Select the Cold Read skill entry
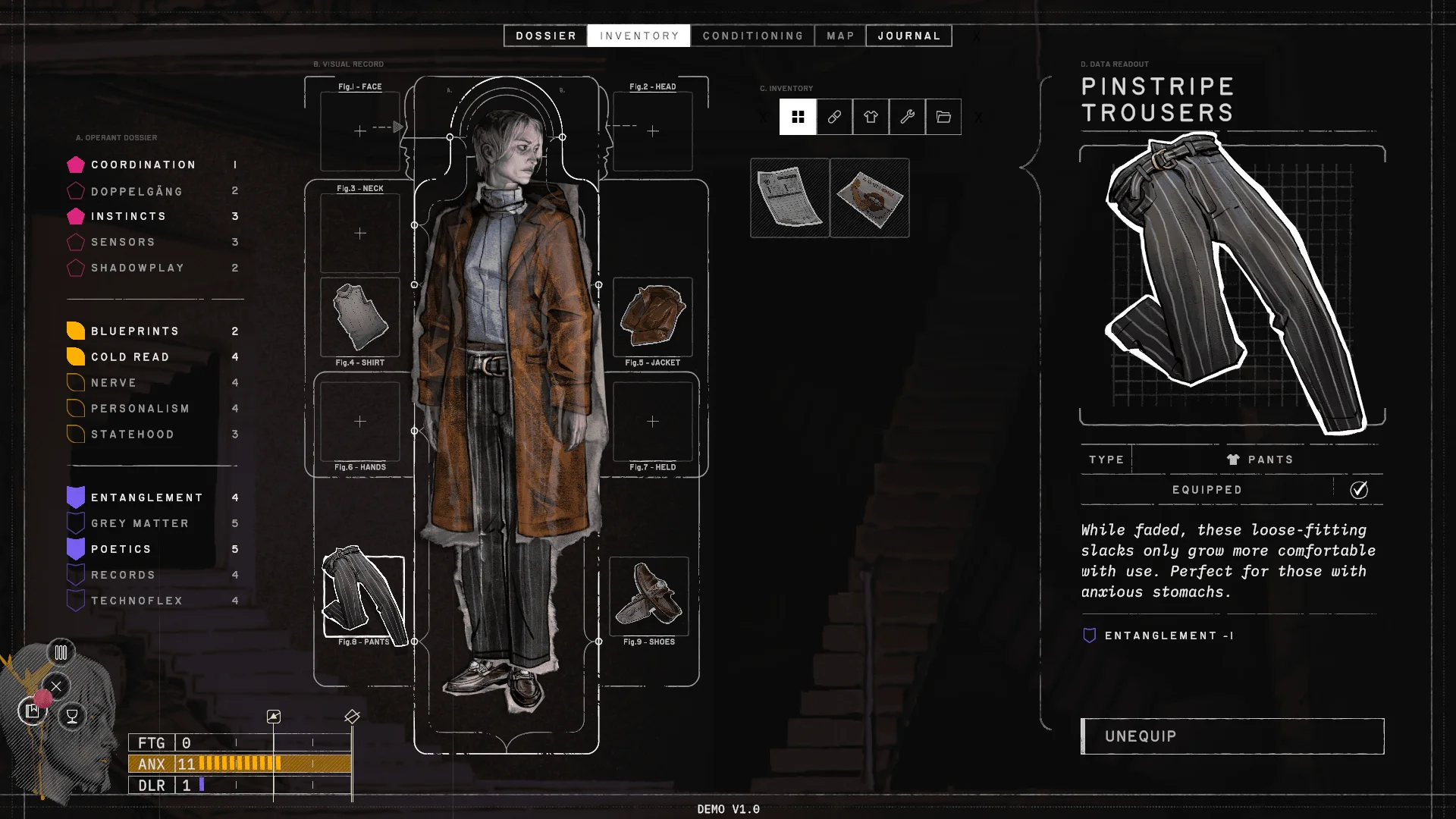Screen dimensions: 1456x819 [130, 357]
